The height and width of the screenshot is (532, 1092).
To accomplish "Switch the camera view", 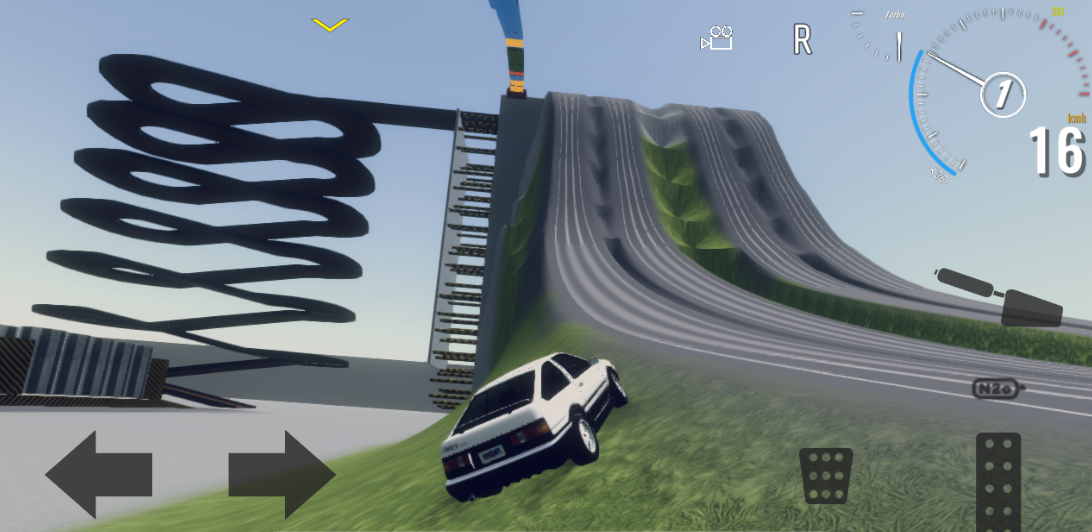I will (x=717, y=40).
